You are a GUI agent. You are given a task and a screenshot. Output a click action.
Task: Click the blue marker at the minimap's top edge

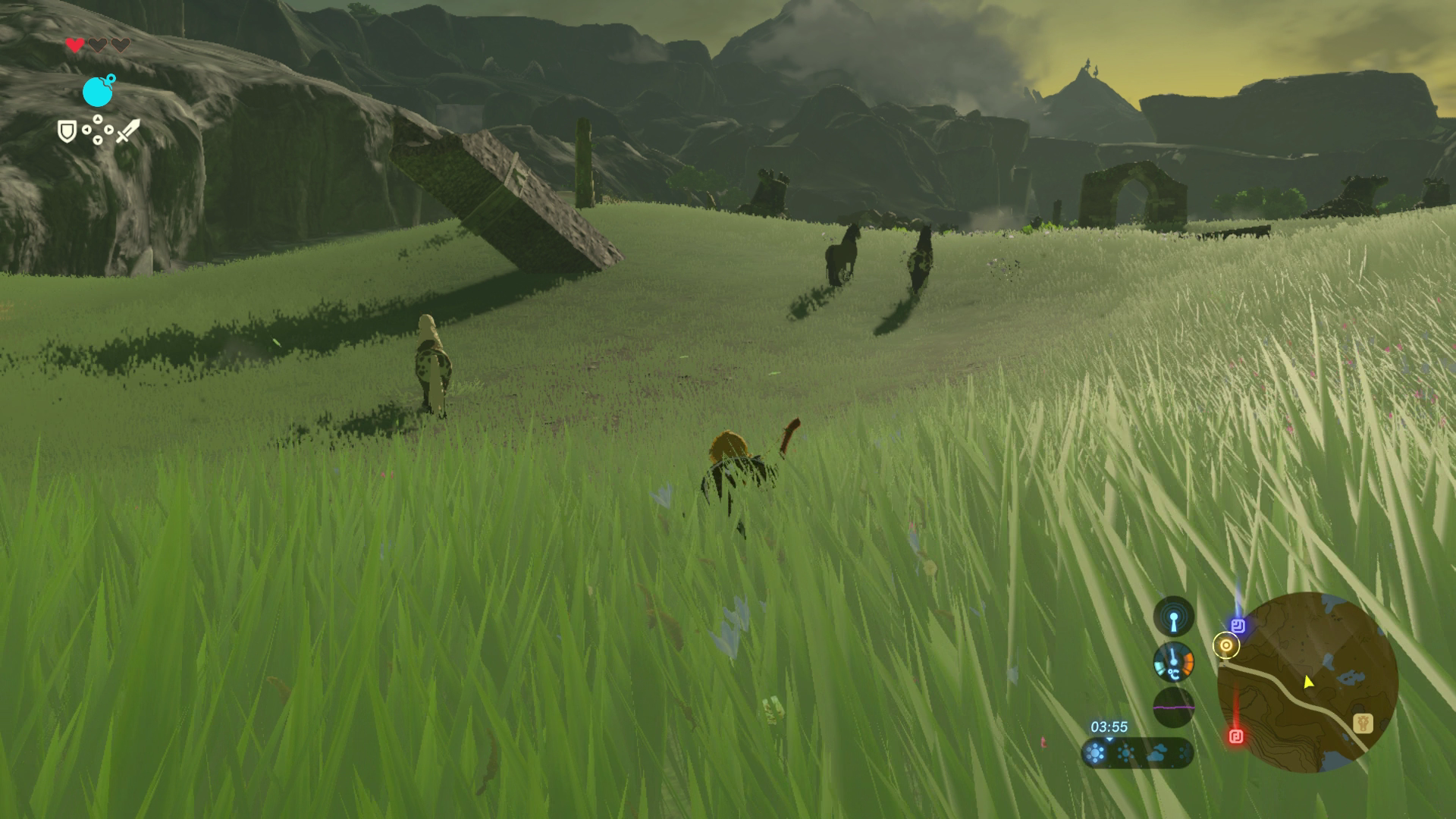(x=1238, y=624)
